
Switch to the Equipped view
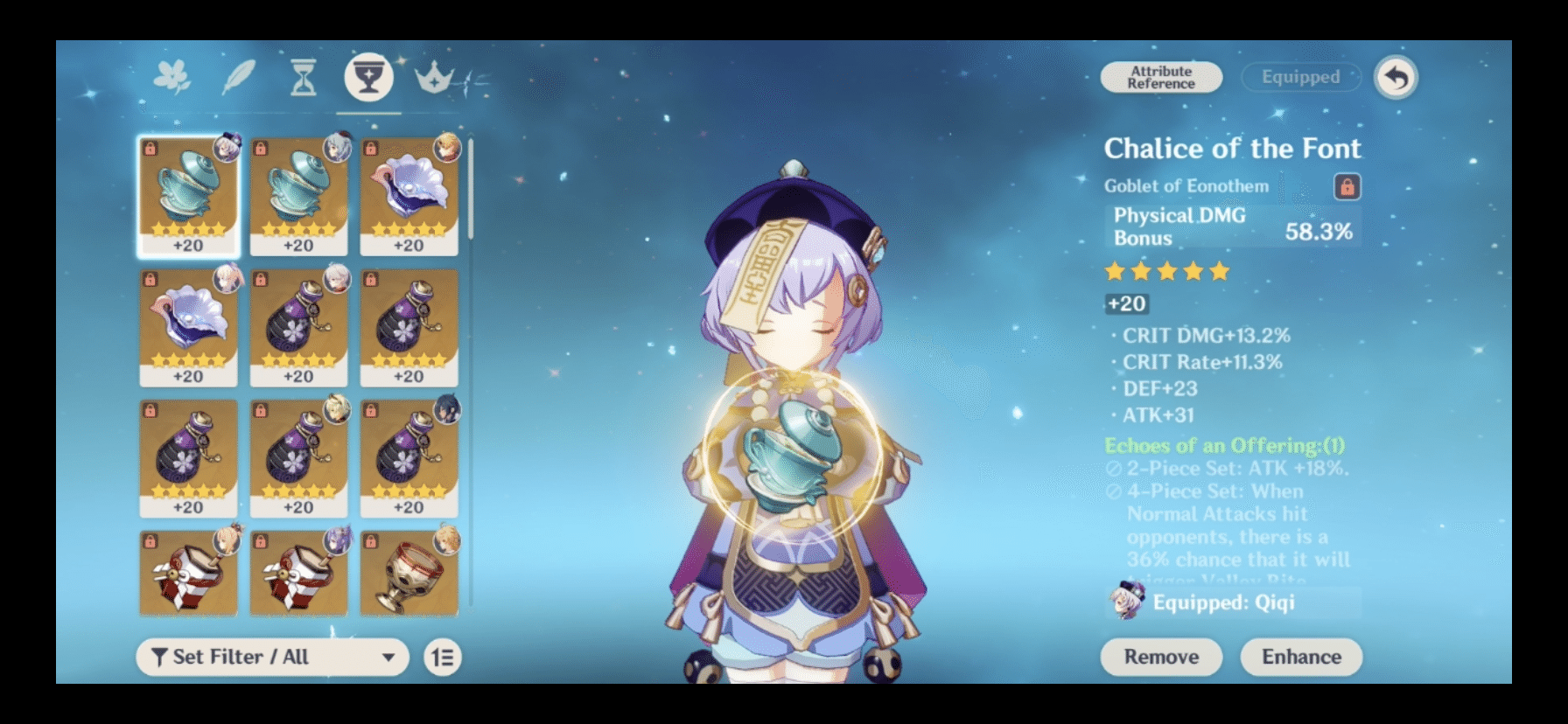click(x=1299, y=77)
